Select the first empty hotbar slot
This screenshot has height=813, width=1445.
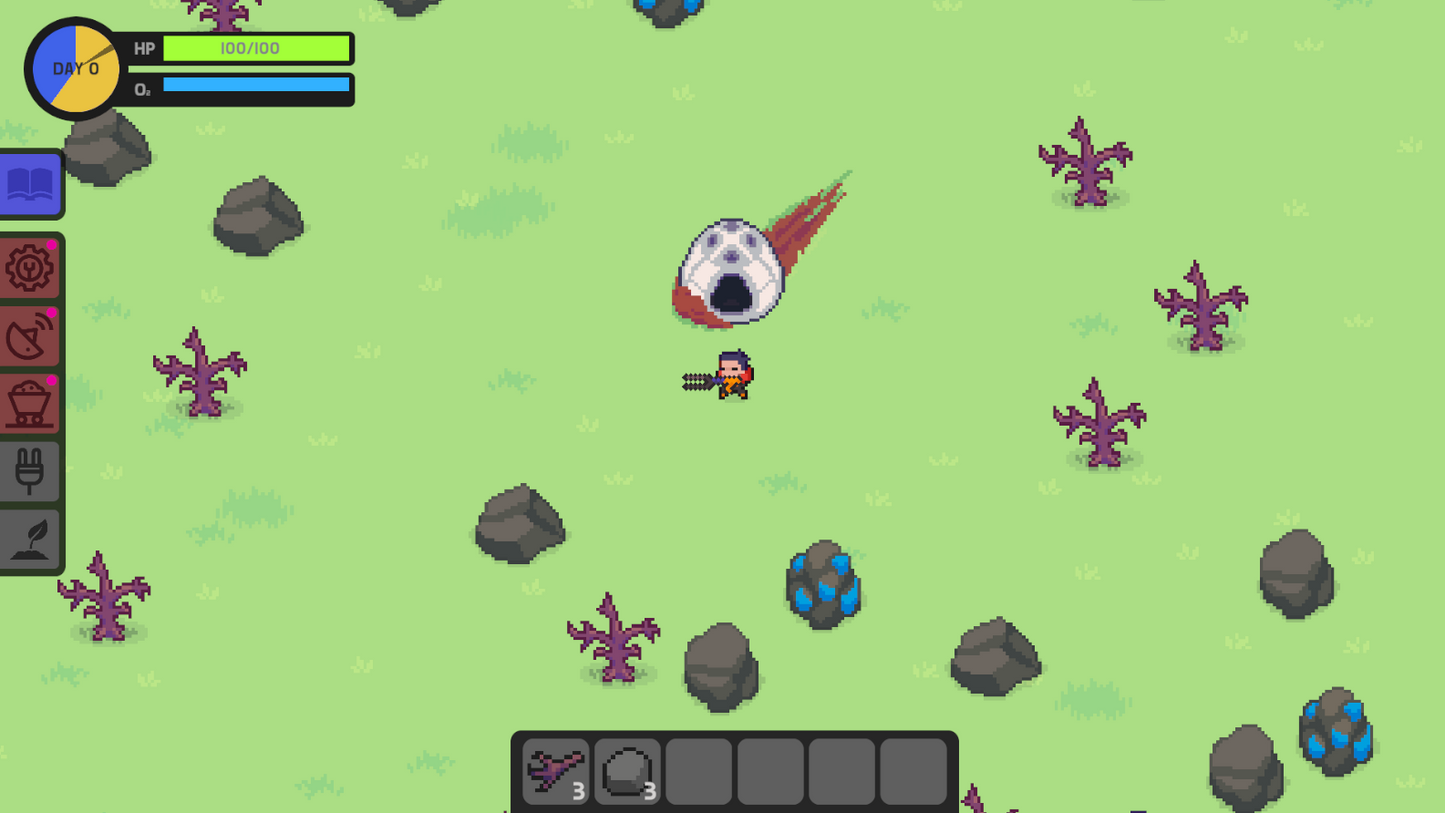tap(698, 770)
